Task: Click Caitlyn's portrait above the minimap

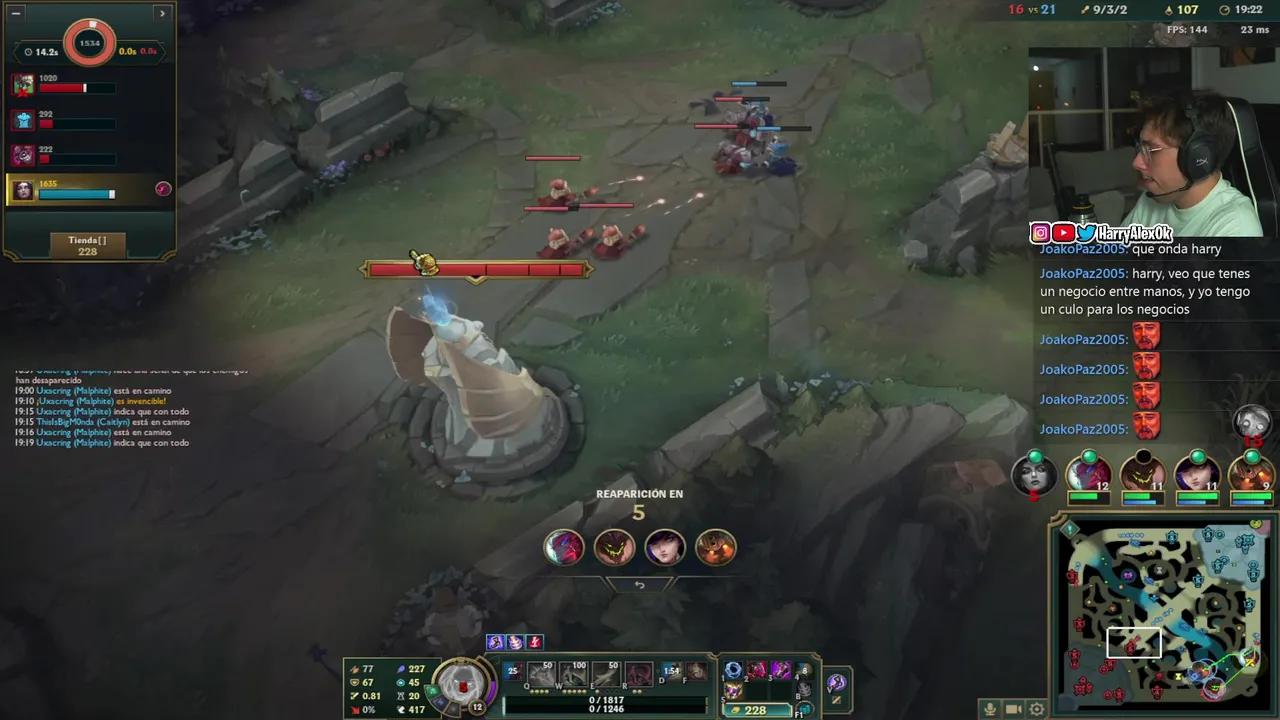Action: [x=1196, y=476]
